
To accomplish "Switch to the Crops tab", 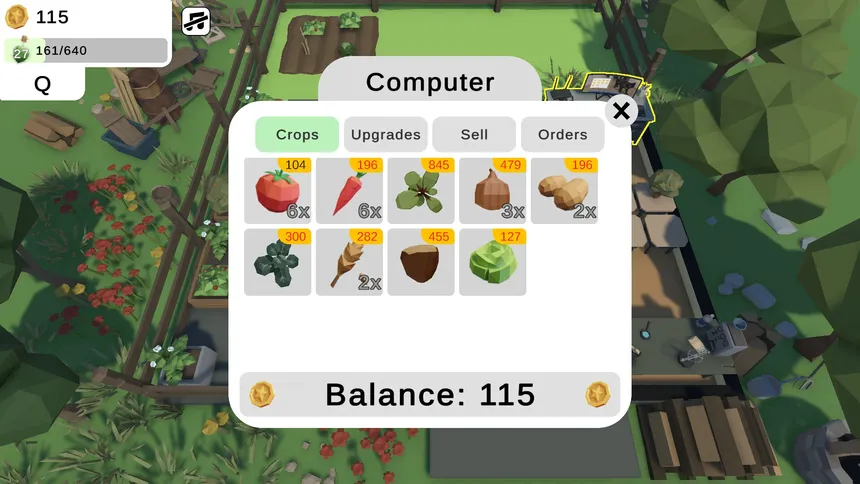I will point(297,135).
